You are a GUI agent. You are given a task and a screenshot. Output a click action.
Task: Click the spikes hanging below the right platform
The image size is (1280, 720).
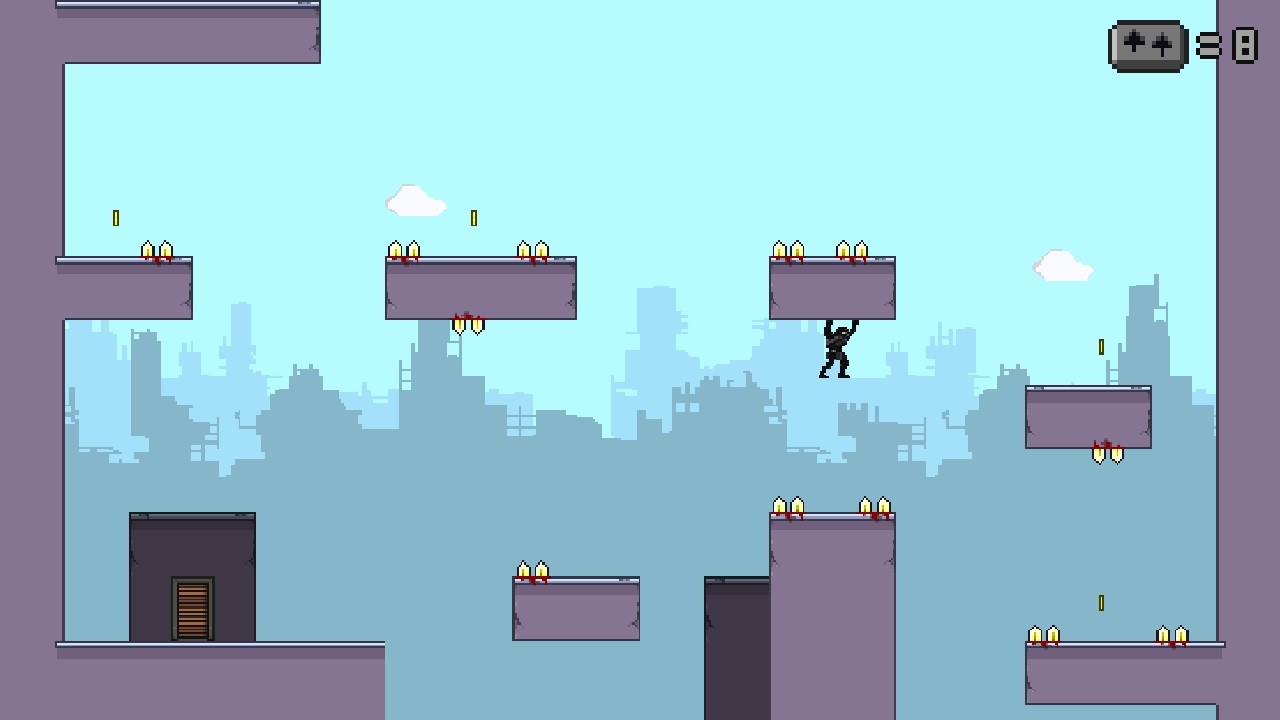(1105, 452)
